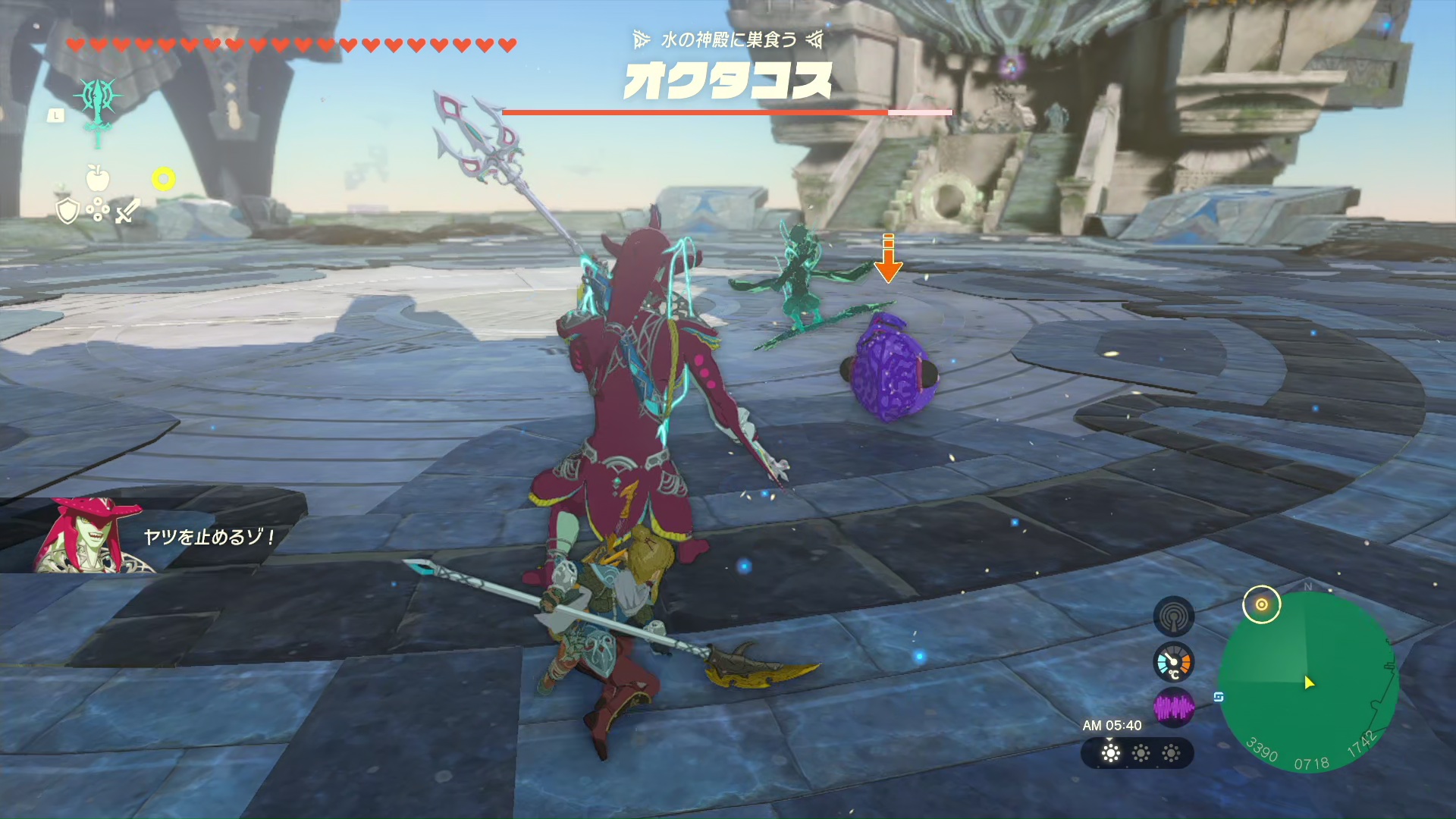1456x819 pixels.
Task: Select the yellow objective marker on the minimap
Action: (x=1261, y=604)
